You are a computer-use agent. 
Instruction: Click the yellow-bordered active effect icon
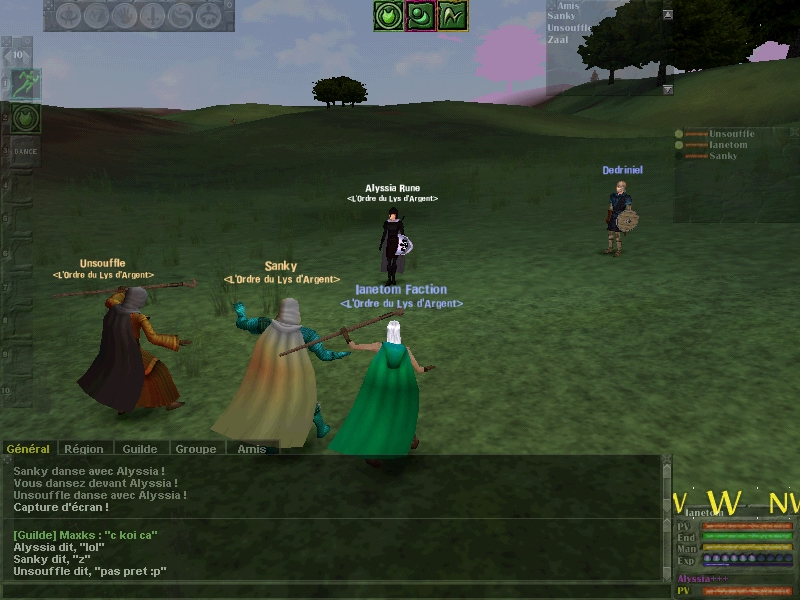coord(453,15)
